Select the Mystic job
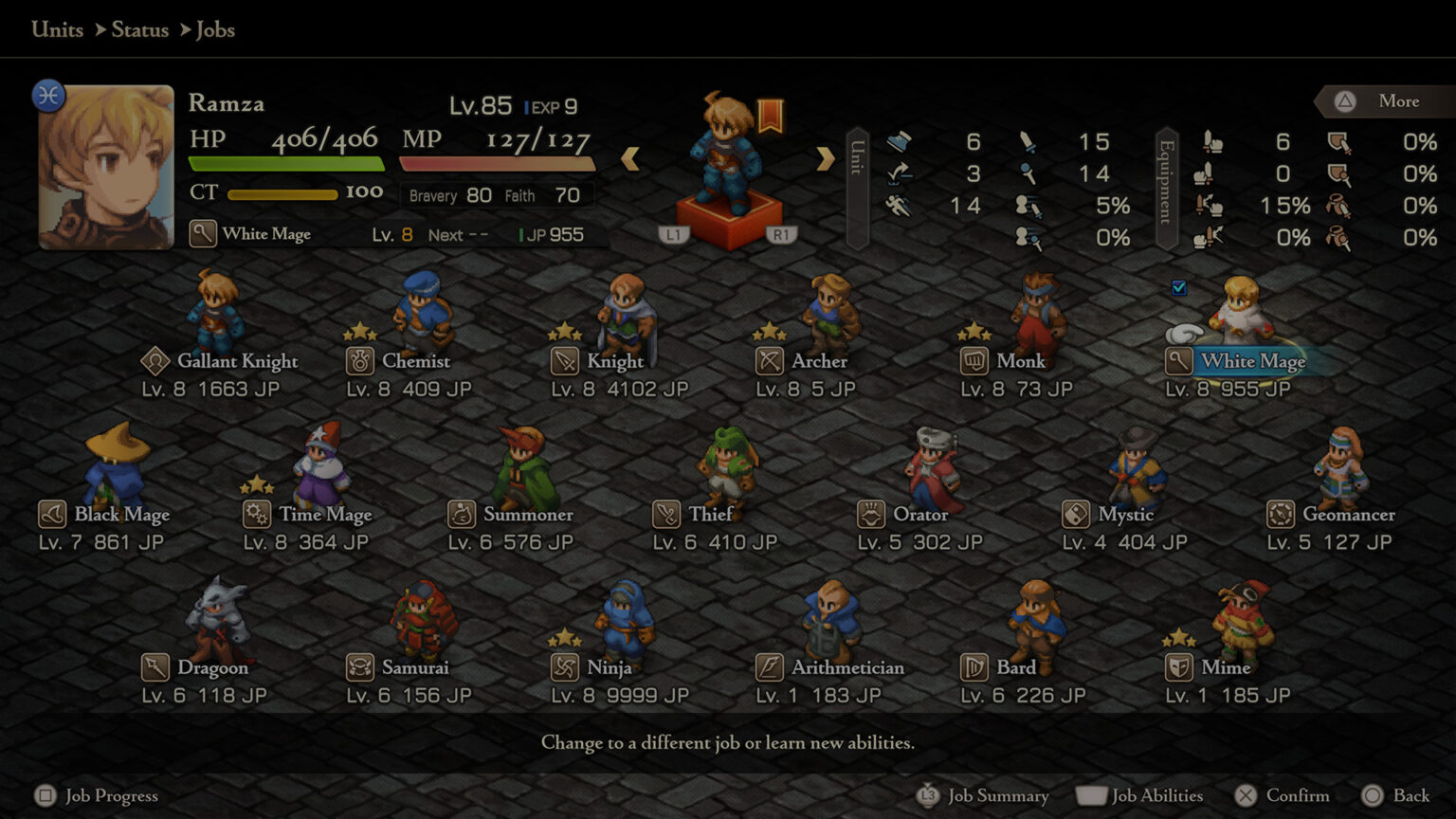This screenshot has width=1456, height=819. coord(1125,515)
